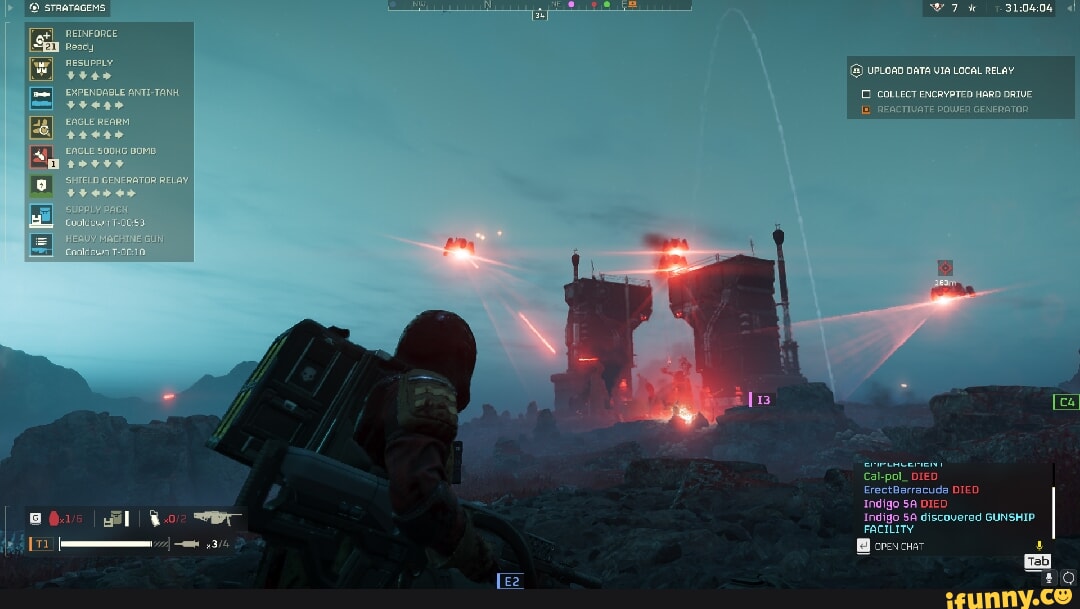The image size is (1080, 609).
Task: Select the Reactivate Power Generator objective
Action: (x=952, y=109)
